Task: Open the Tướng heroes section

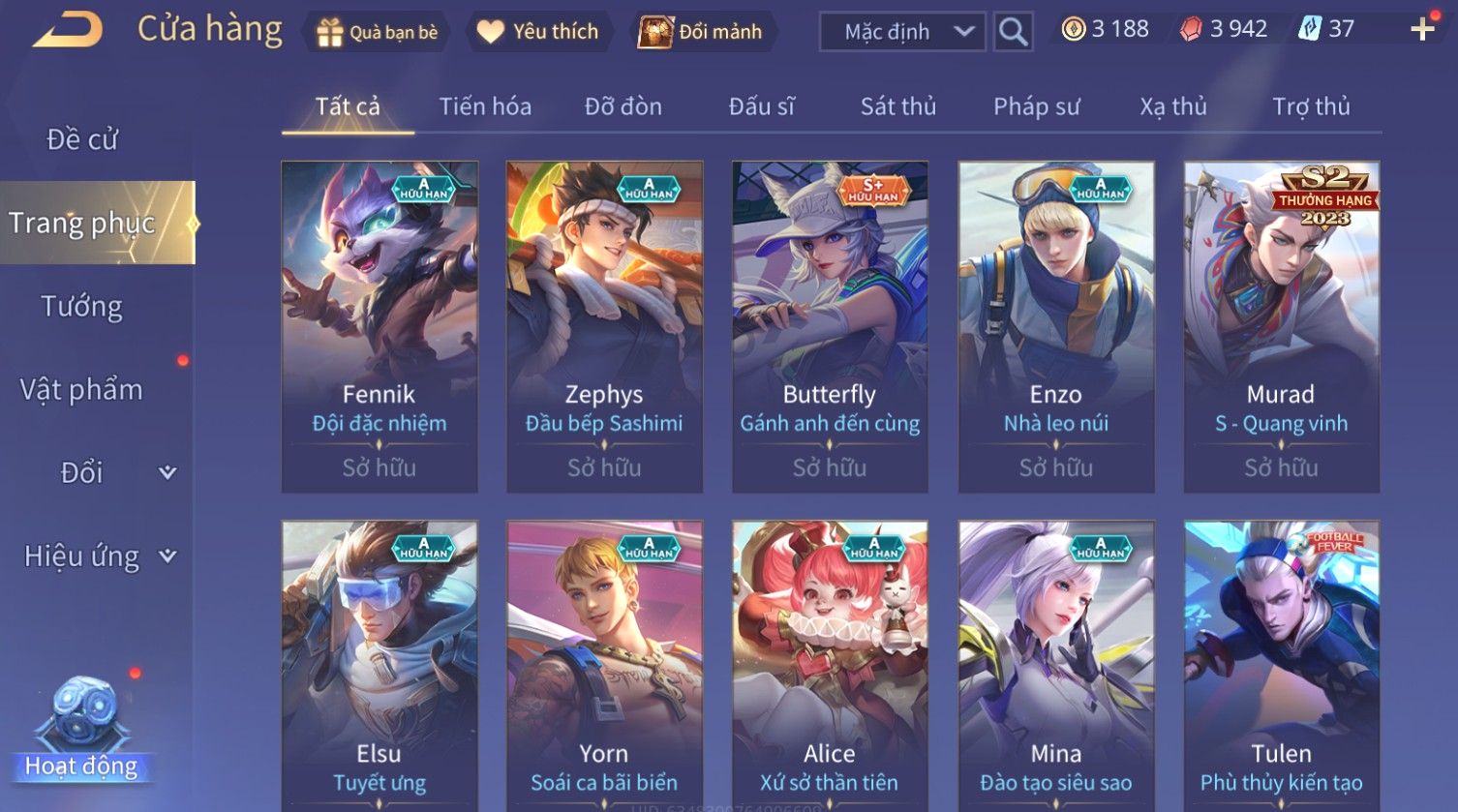Action: click(82, 307)
